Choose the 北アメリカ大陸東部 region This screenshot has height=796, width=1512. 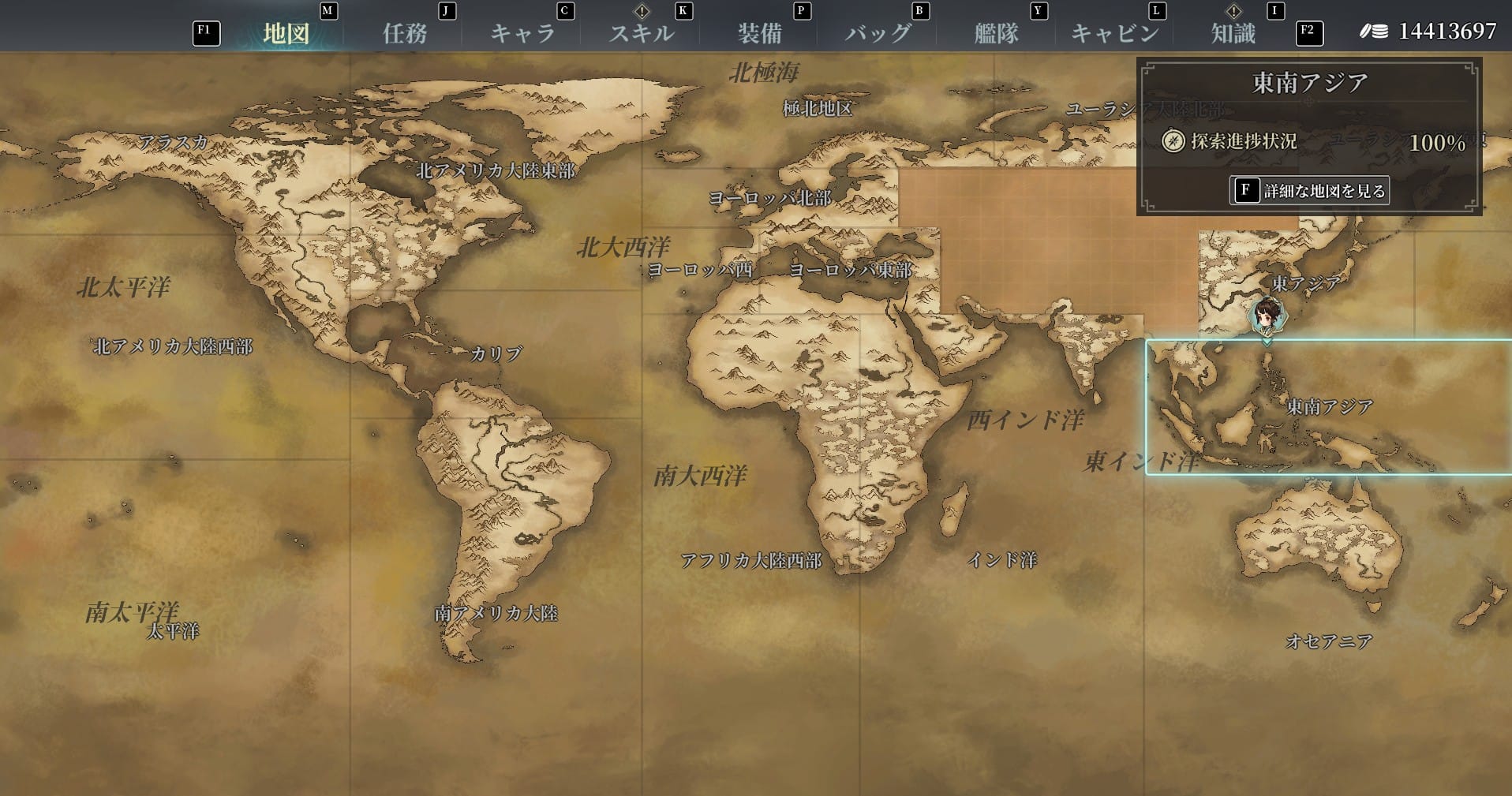point(496,170)
